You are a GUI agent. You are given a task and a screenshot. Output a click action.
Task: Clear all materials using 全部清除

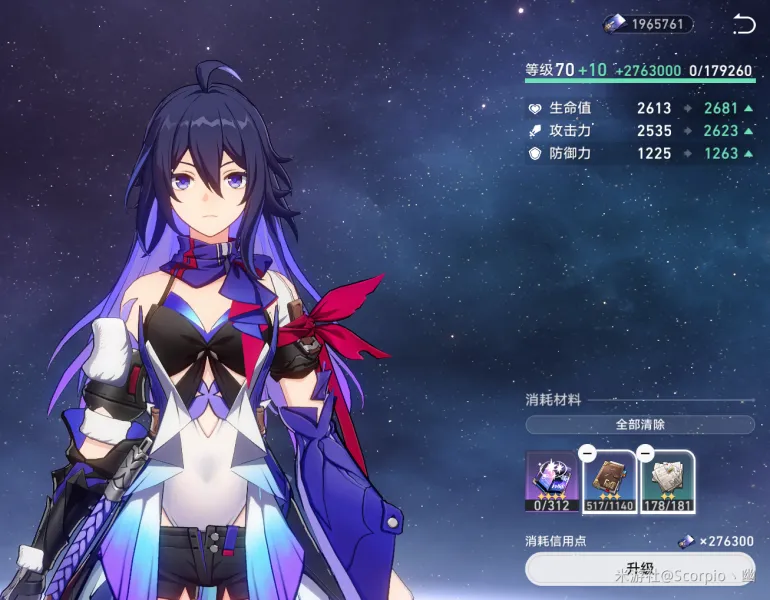tap(640, 425)
